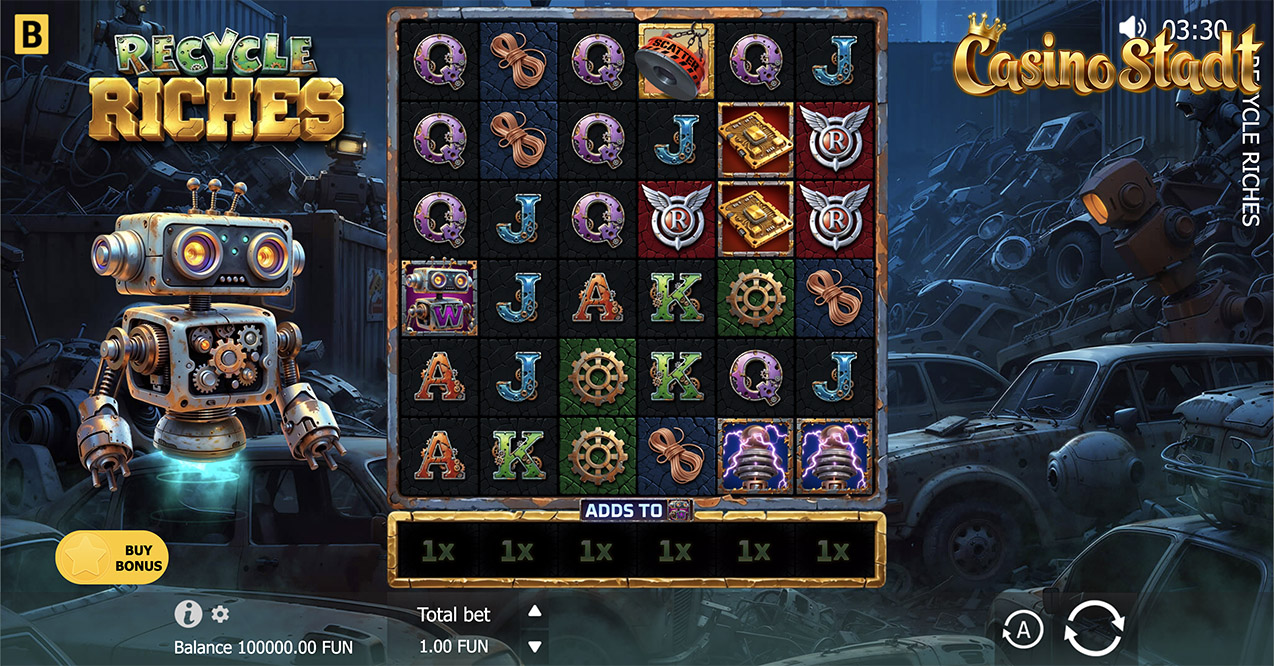Open the Buy Bonus feature
Screen dimensions: 1274x666
click(112, 556)
